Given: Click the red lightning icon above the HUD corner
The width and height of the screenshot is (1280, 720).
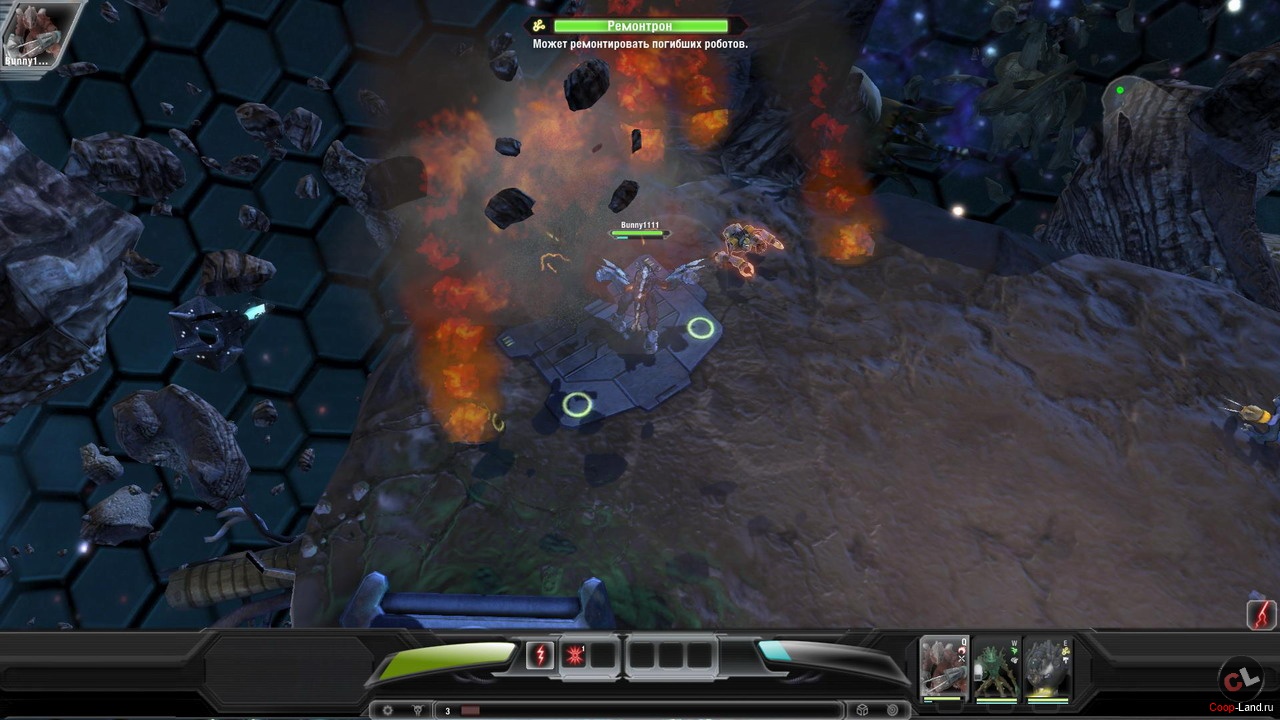Looking at the screenshot, I should tap(1261, 613).
